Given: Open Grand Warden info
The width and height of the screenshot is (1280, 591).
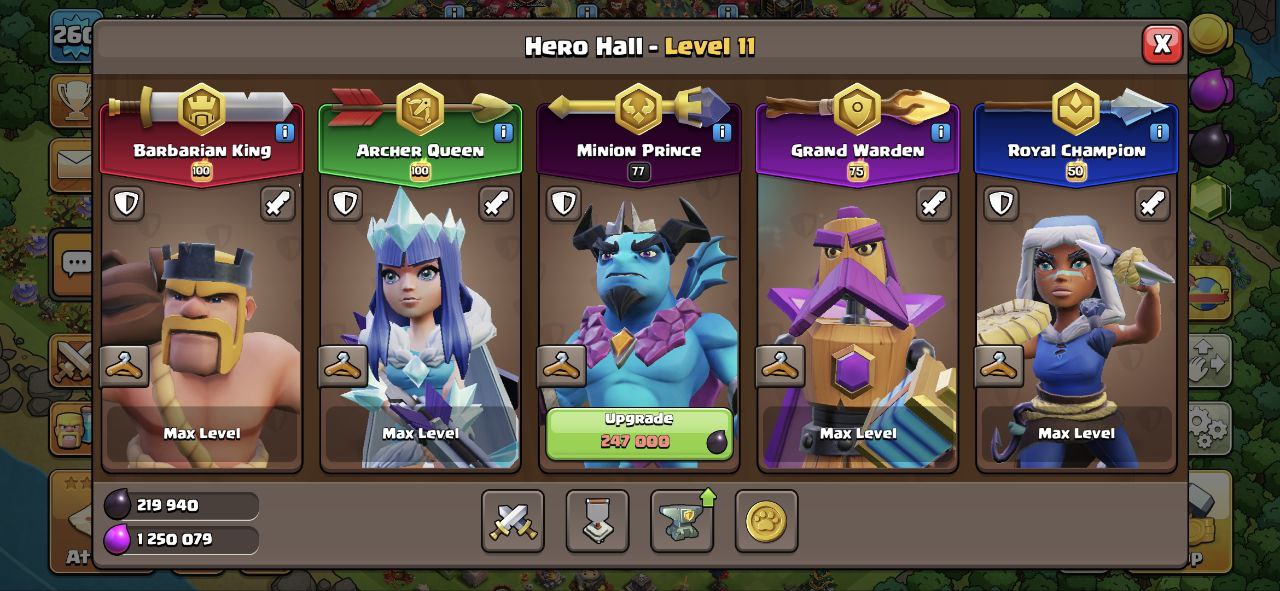Looking at the screenshot, I should (x=940, y=132).
